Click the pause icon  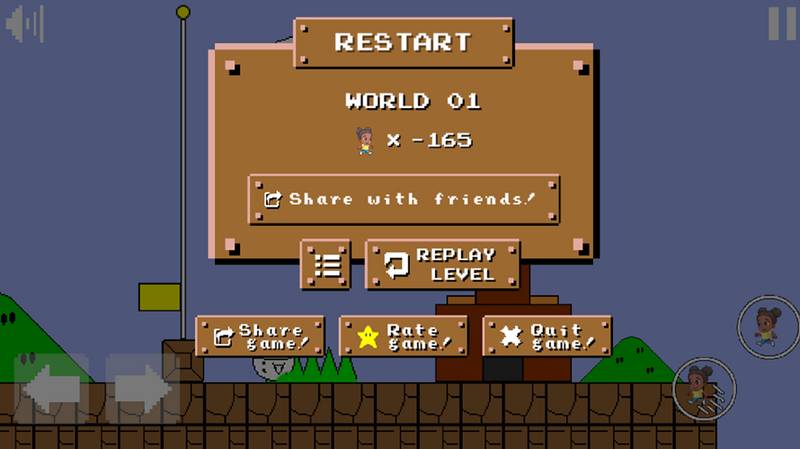pyautogui.click(x=781, y=23)
